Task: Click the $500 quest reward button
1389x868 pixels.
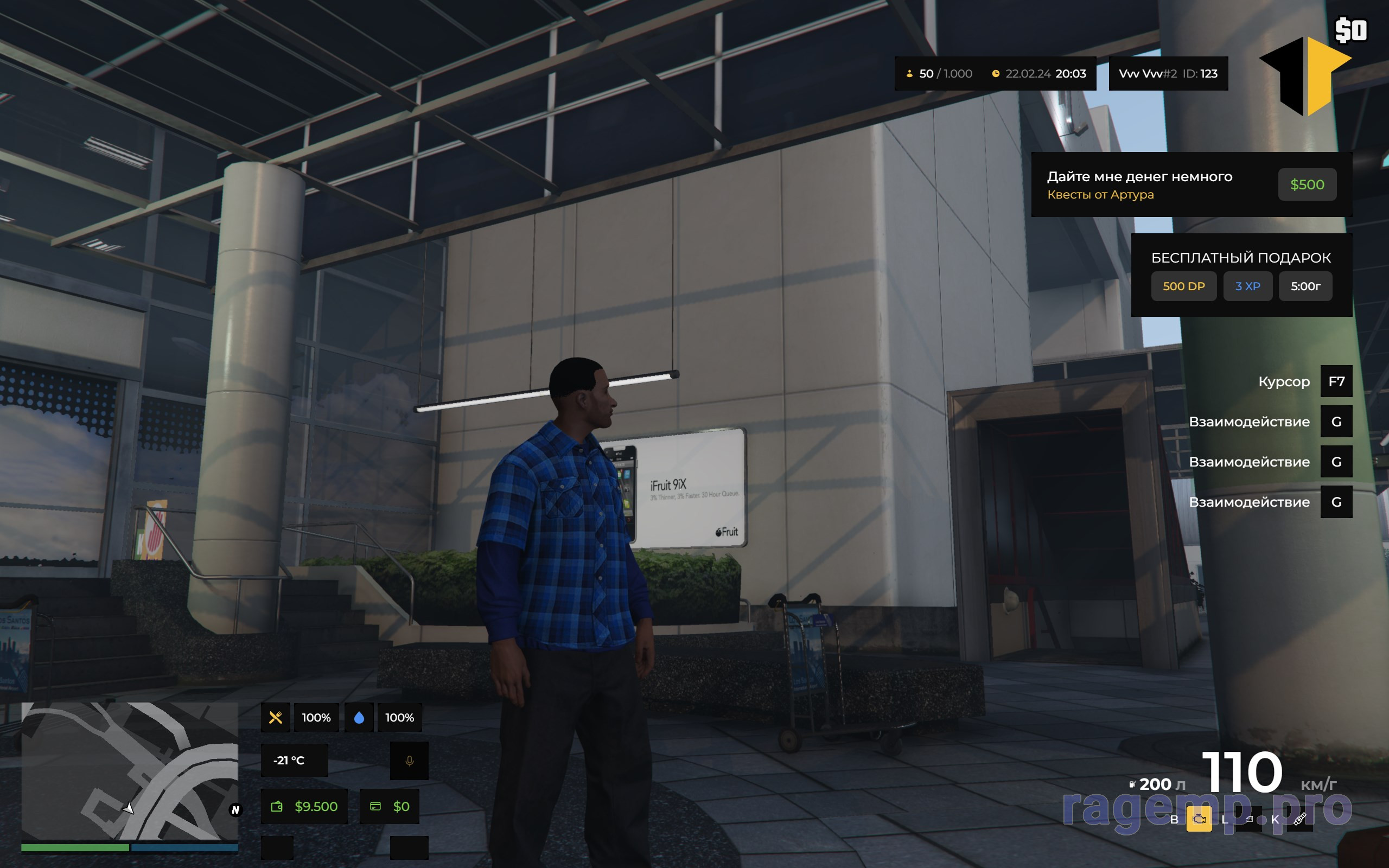Action: (x=1307, y=184)
